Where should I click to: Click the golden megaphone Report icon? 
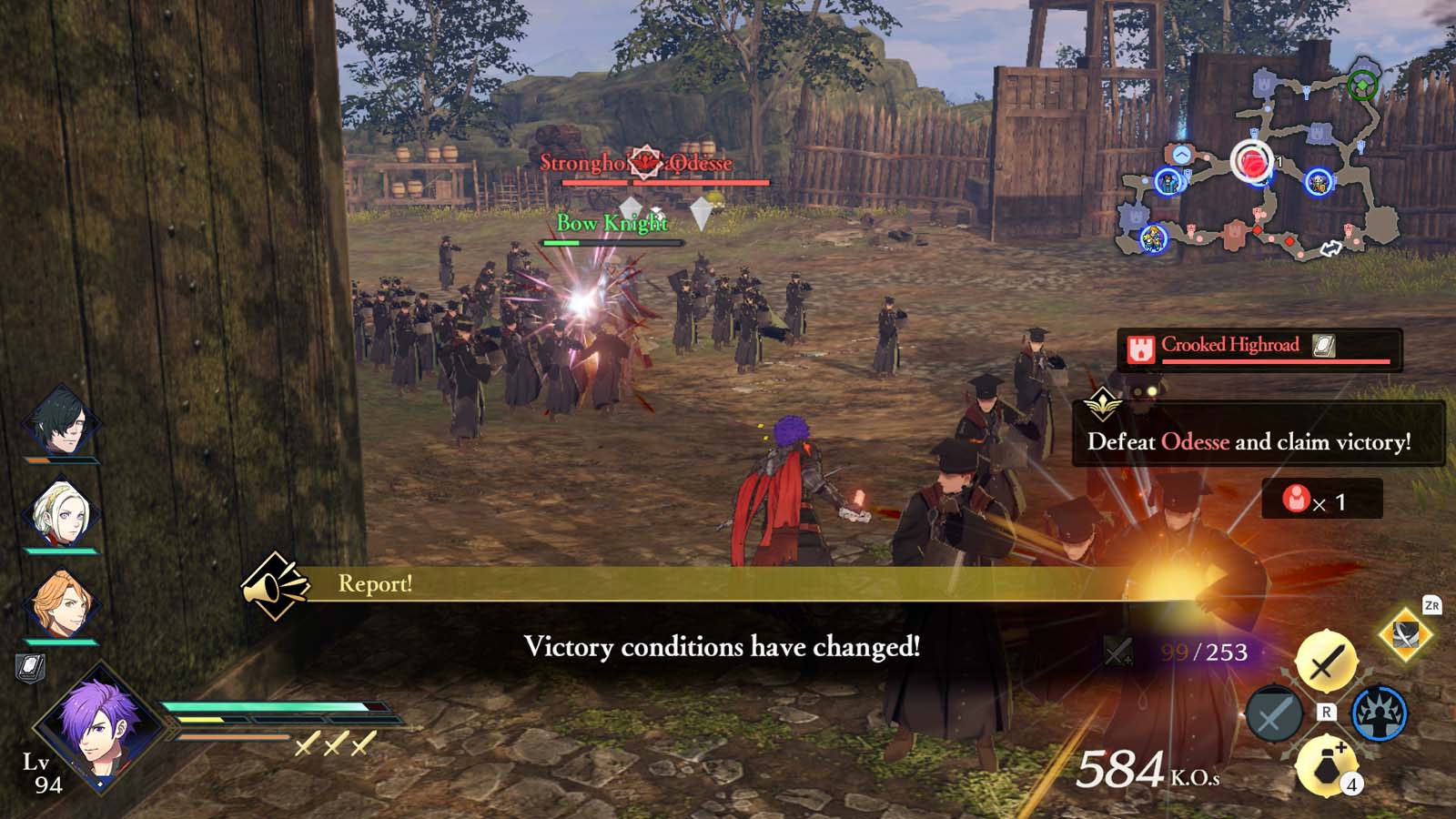[275, 585]
